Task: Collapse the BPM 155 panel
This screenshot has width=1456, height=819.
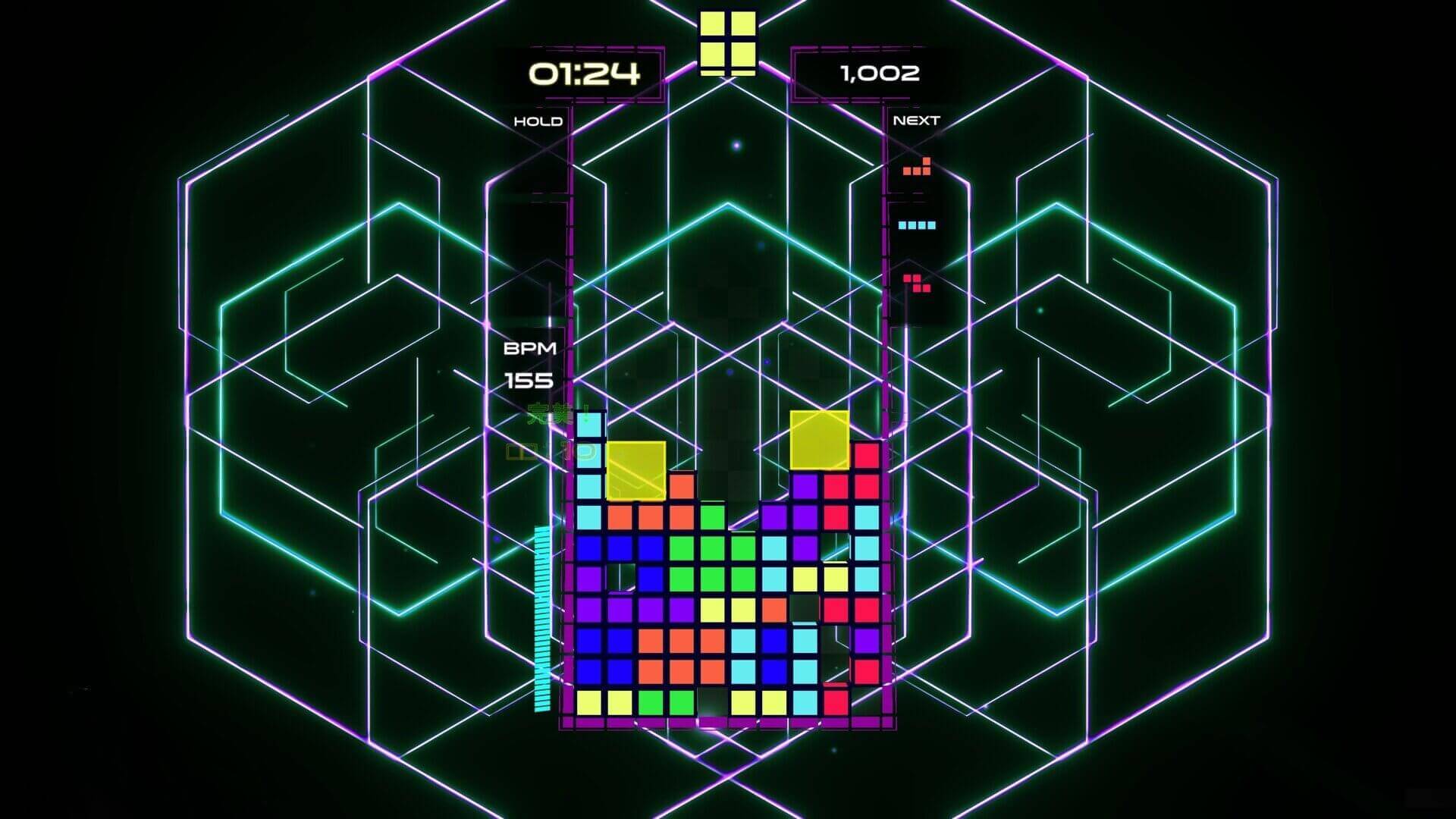Action: click(531, 362)
